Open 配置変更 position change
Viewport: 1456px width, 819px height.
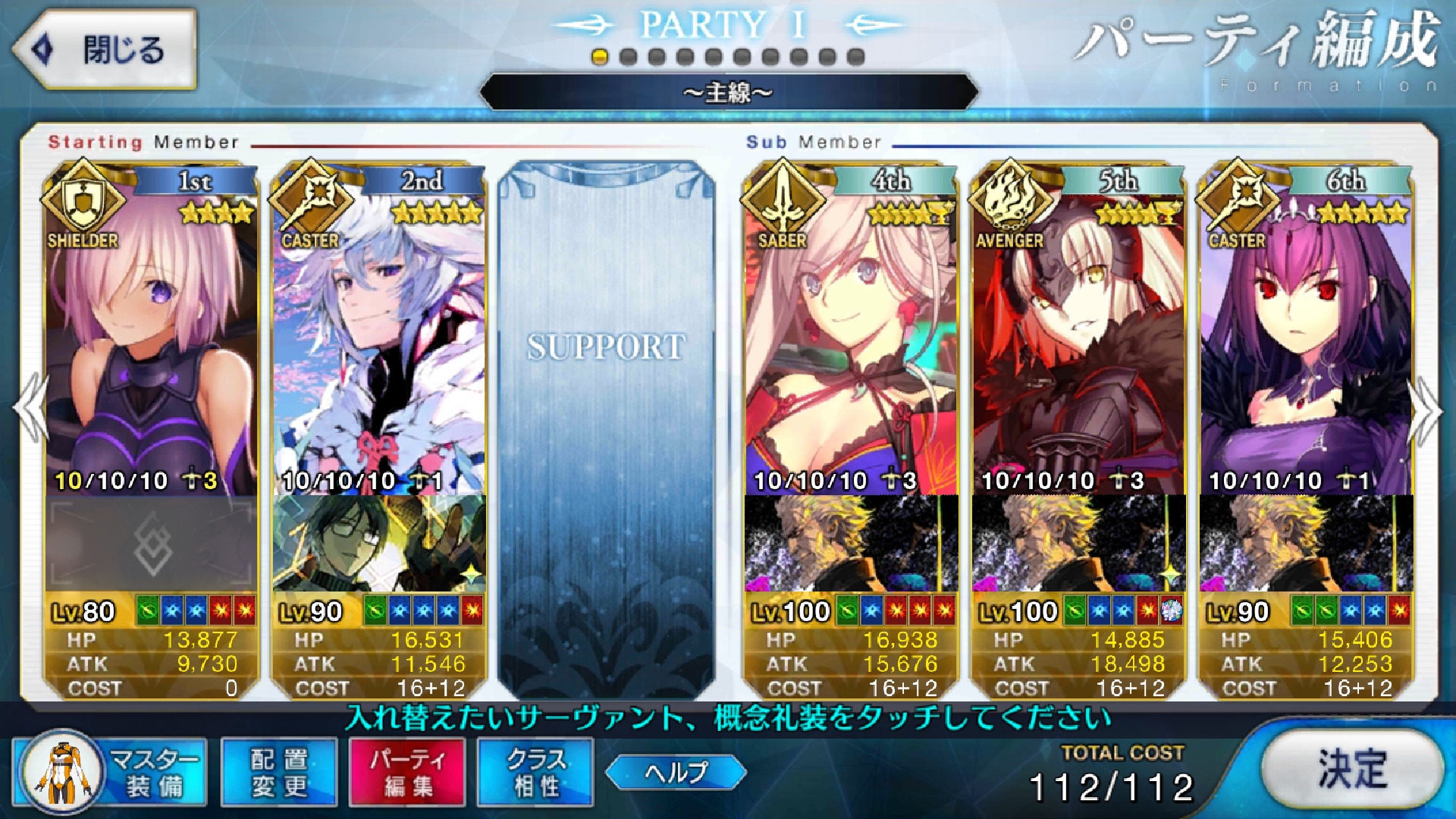(279, 772)
